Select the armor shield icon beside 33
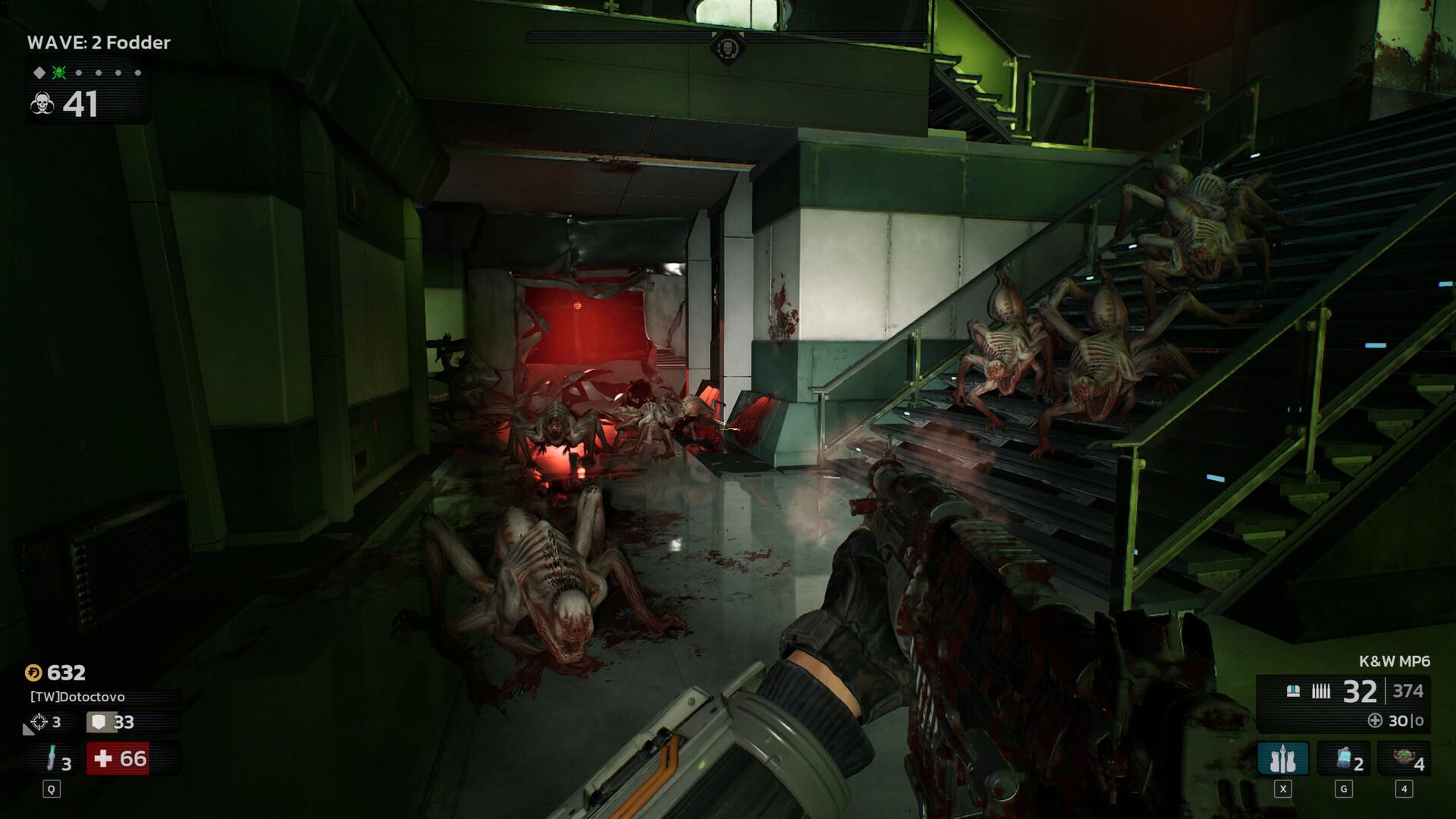Viewport: 1456px width, 819px height. [x=99, y=722]
